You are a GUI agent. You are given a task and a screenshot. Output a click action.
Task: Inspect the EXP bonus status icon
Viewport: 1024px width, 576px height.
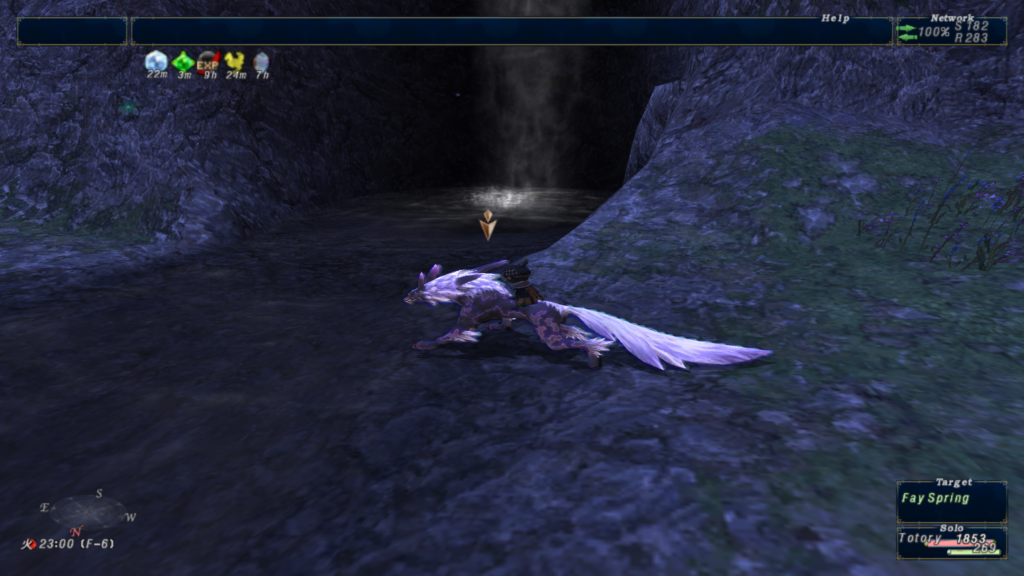pyautogui.click(x=209, y=61)
